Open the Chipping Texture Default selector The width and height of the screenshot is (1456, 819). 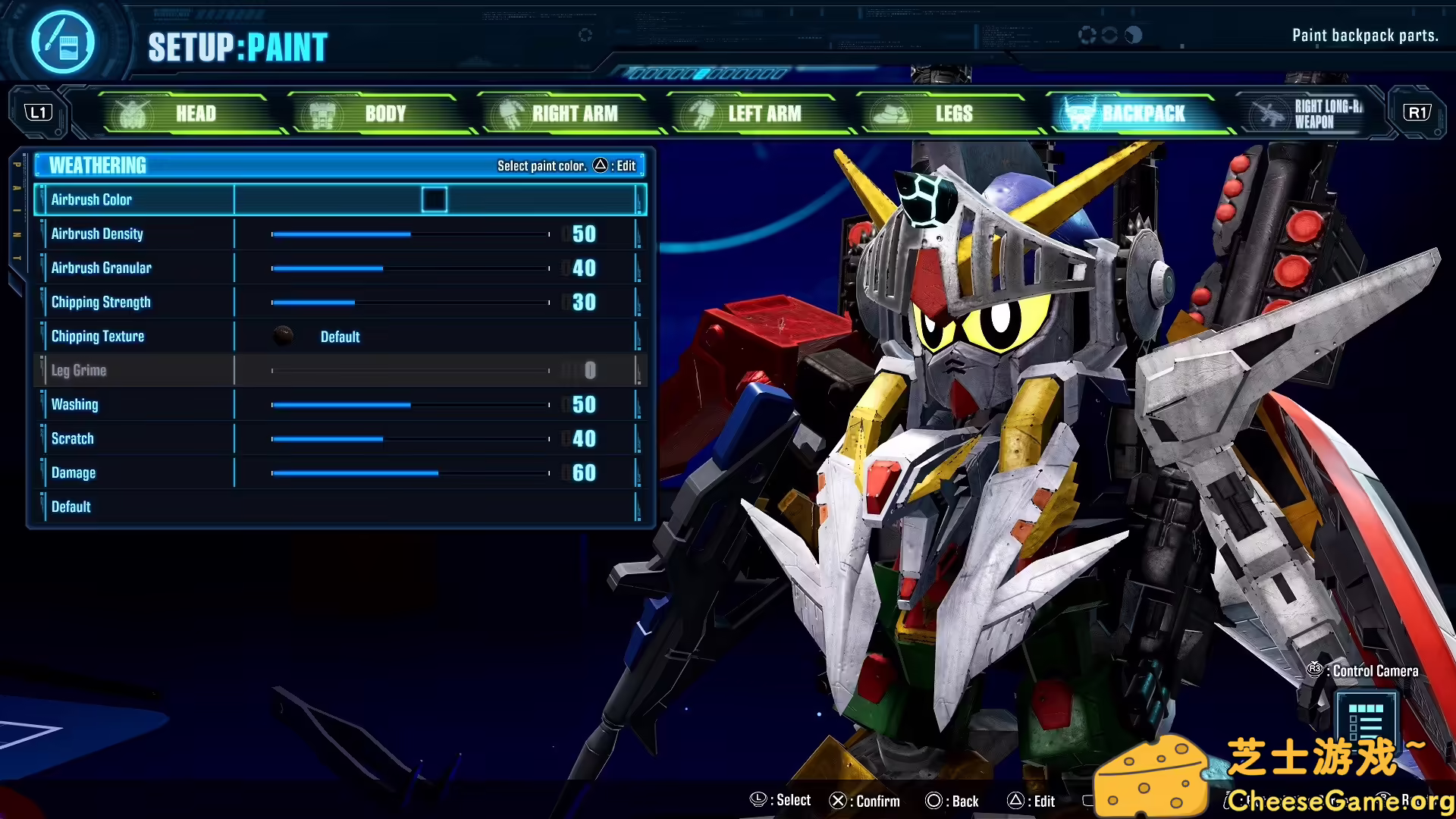[x=340, y=336]
